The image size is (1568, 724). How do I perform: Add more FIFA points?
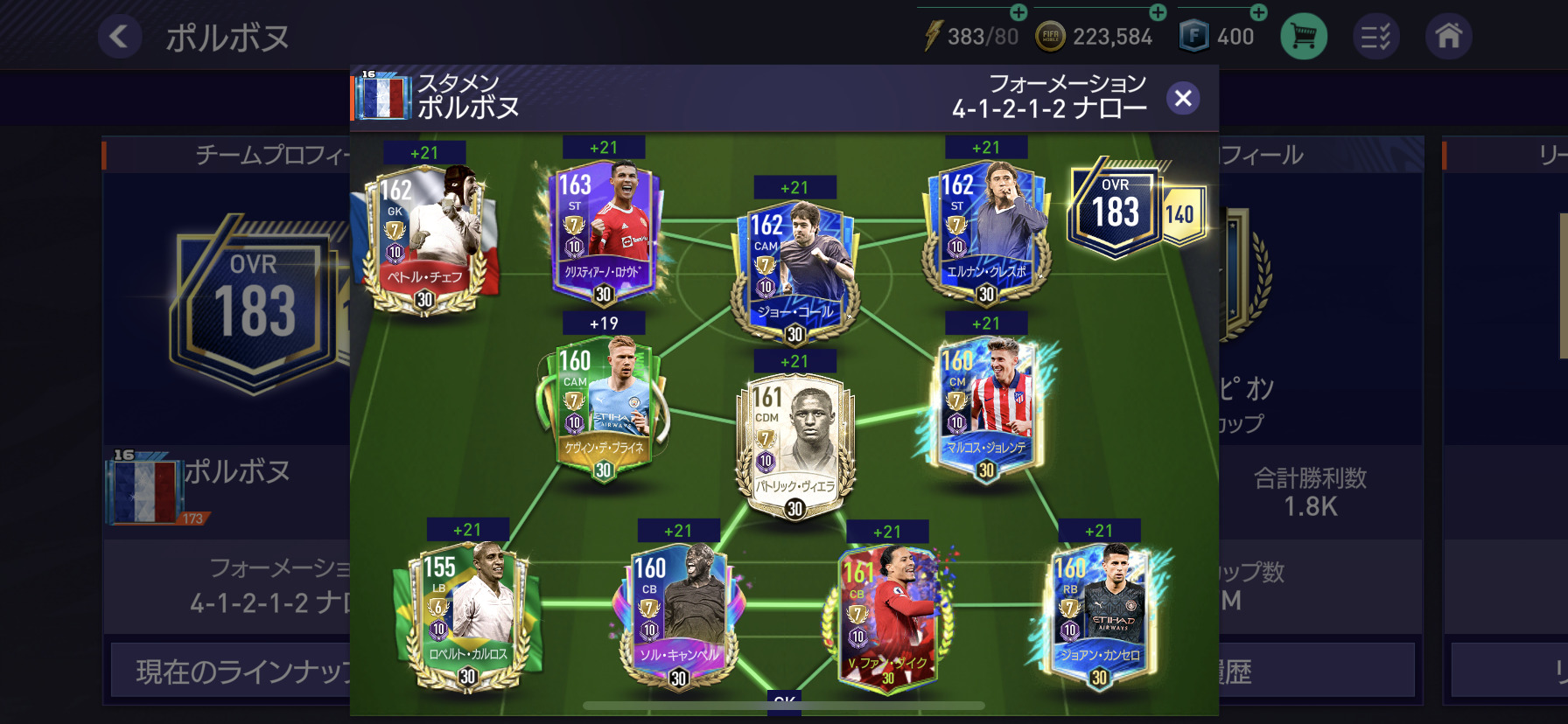[1258, 12]
